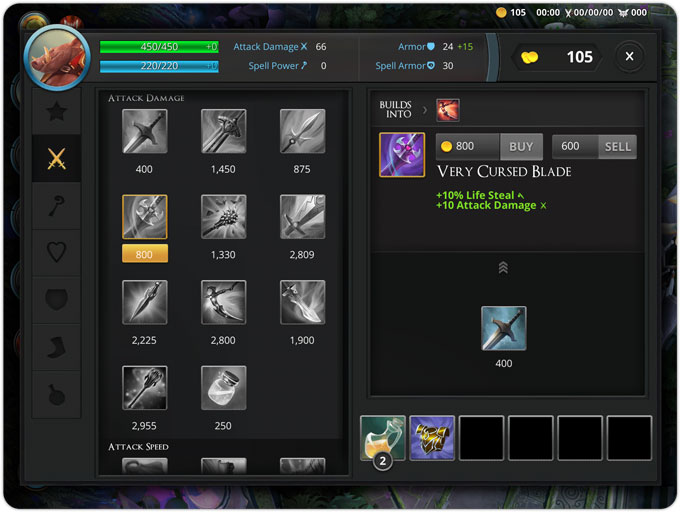This screenshot has height=512, width=680.
Task: Select the 400 gold sword item
Action: point(144,131)
